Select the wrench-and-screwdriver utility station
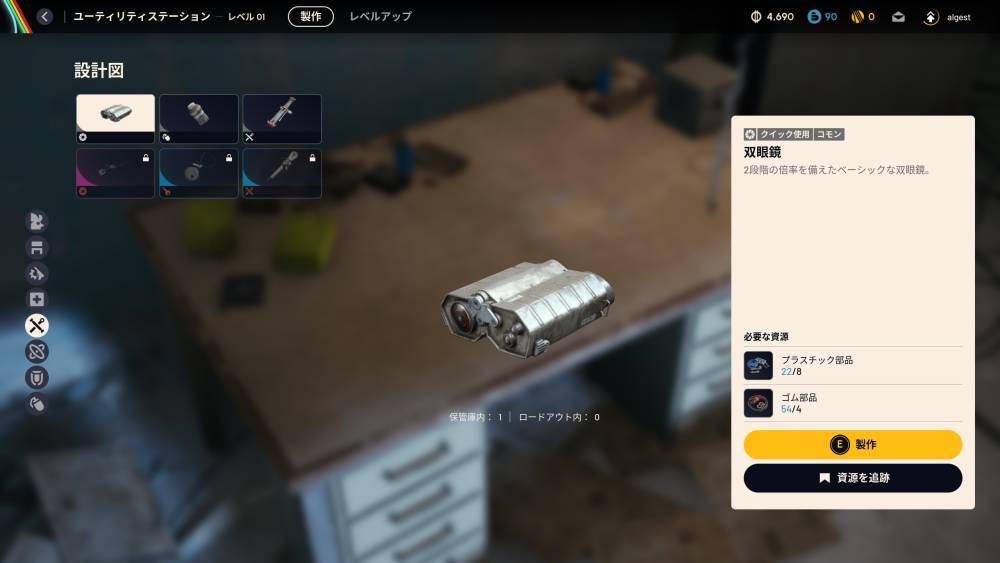Viewport: 1000px width, 563px height. [x=37, y=325]
